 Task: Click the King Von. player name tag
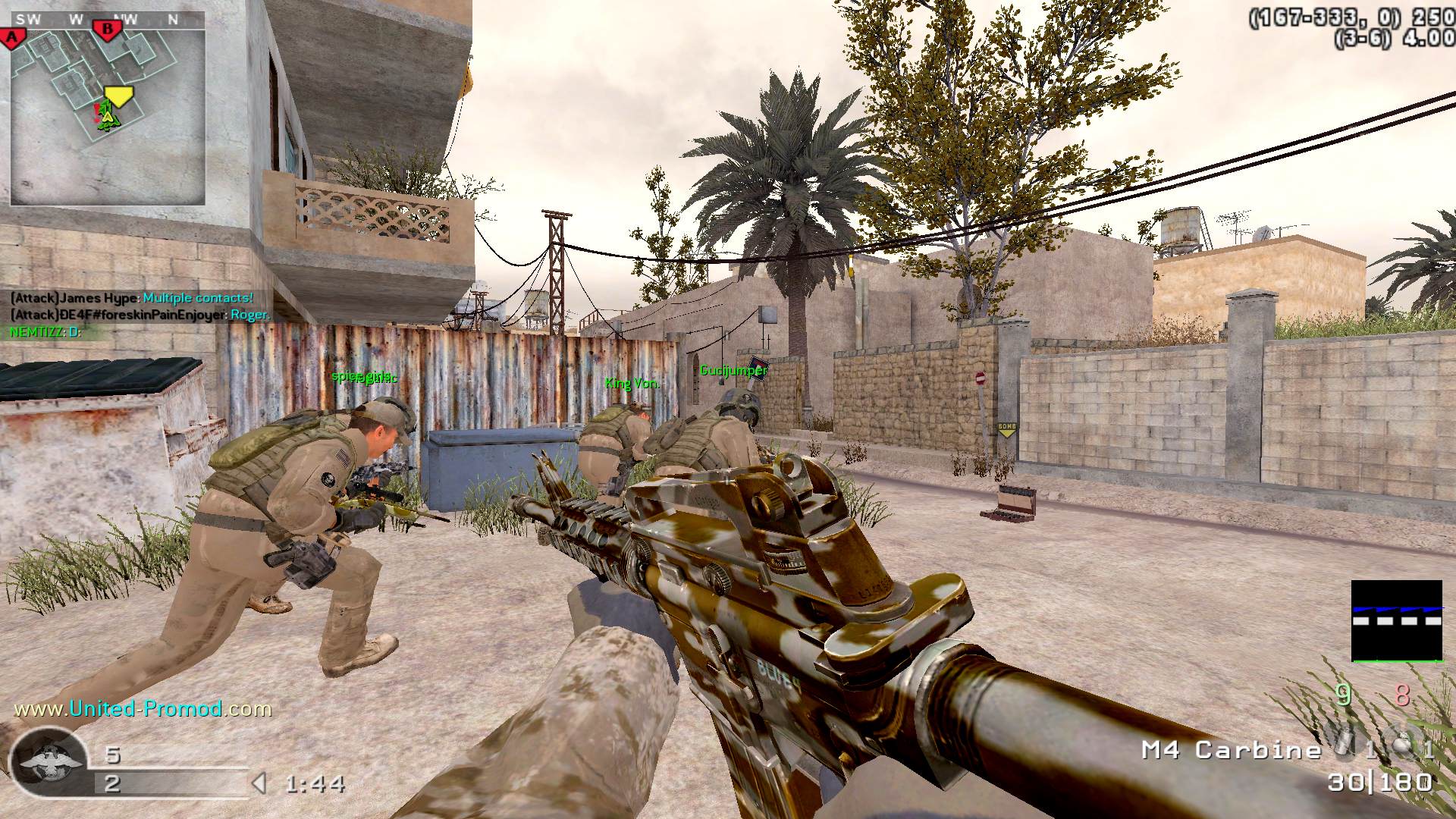pyautogui.click(x=632, y=383)
